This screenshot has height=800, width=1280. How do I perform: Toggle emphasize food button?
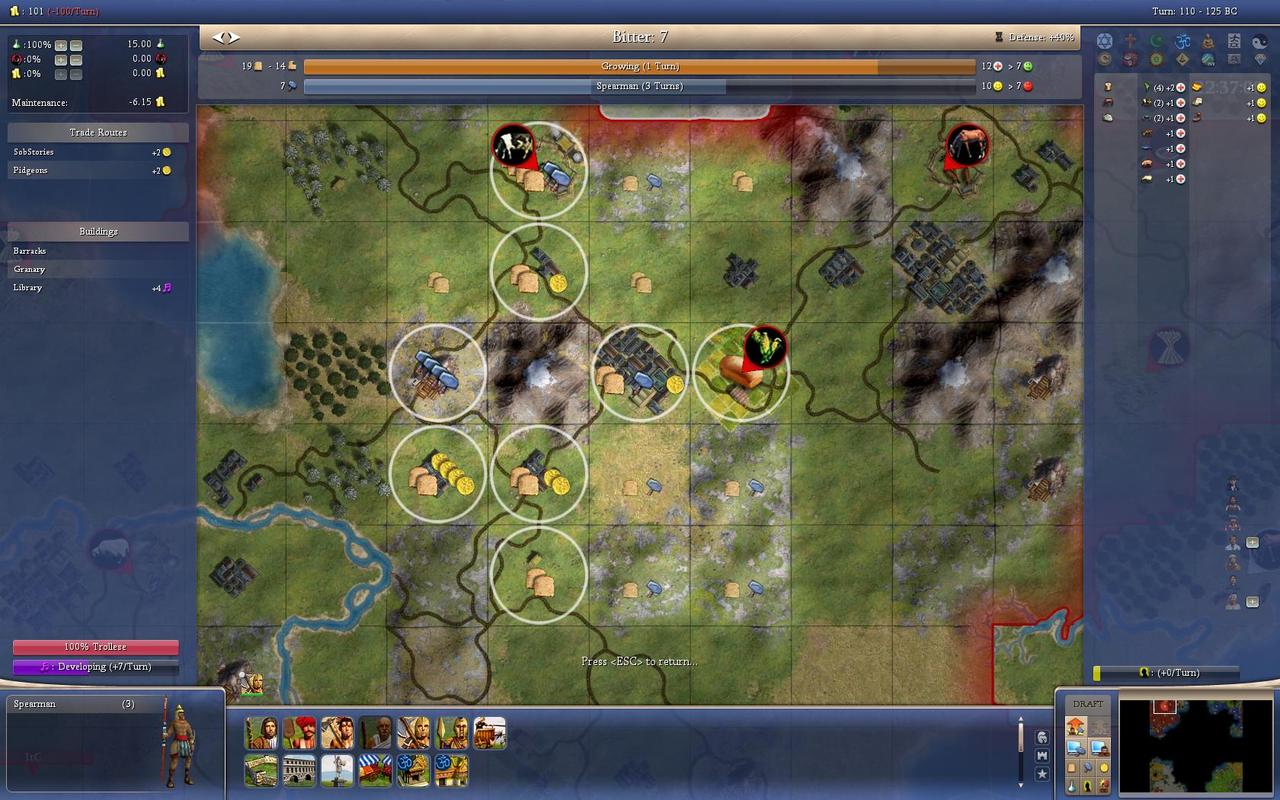[1070, 768]
